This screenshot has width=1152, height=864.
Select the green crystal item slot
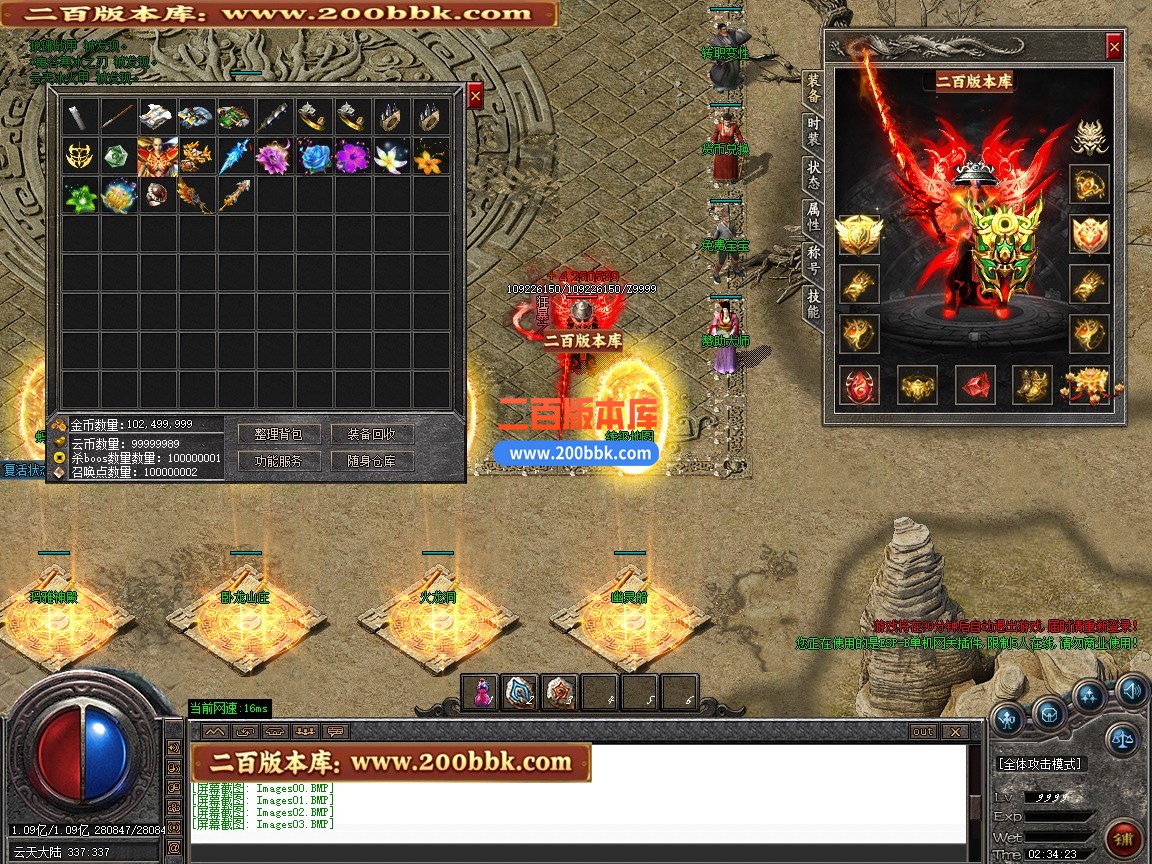coord(118,157)
